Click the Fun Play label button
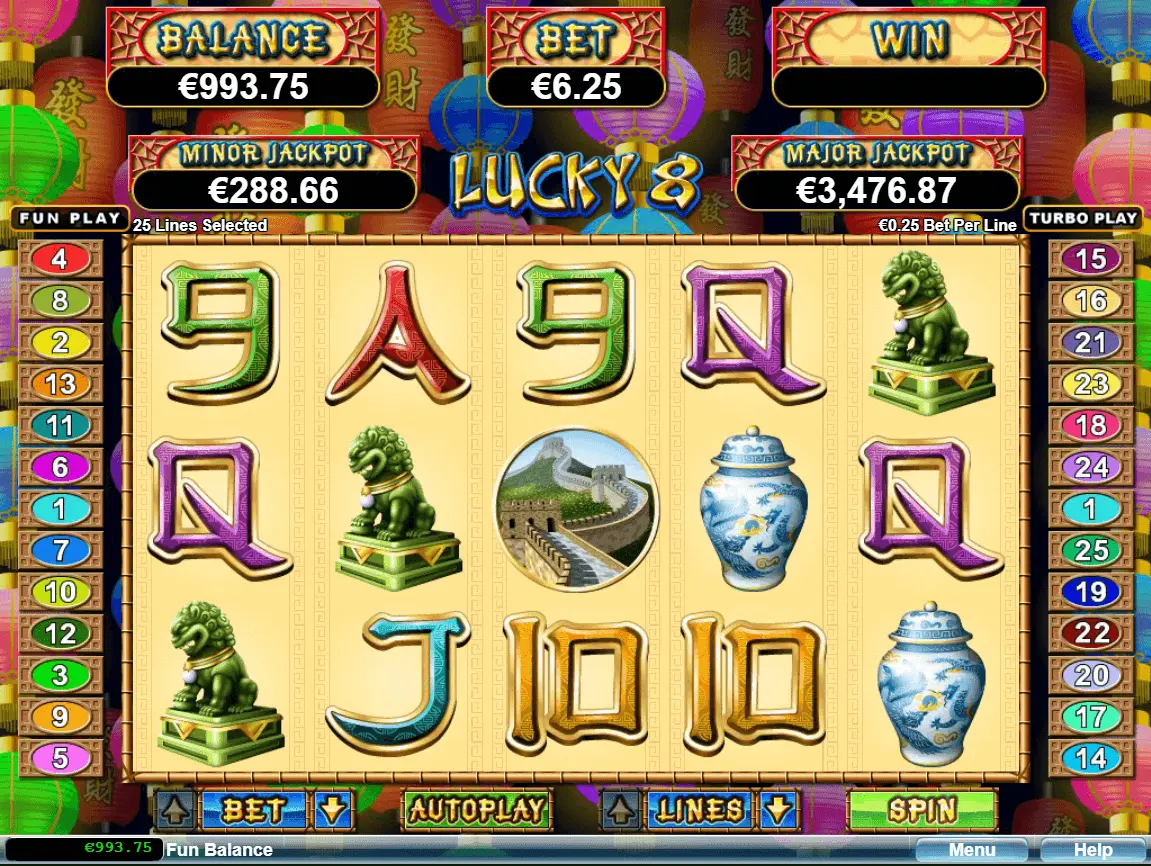This screenshot has height=866, width=1151. point(69,218)
